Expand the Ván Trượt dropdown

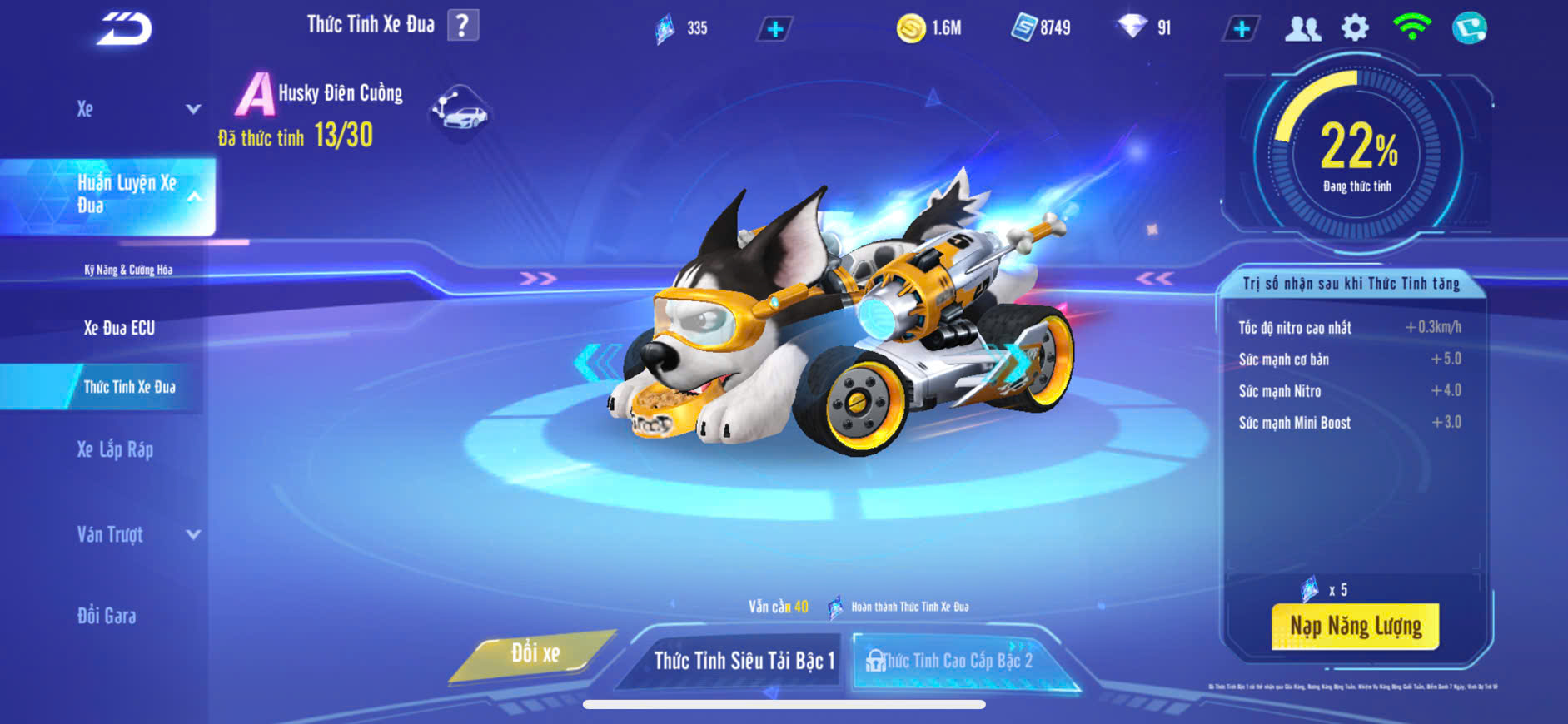coord(193,534)
